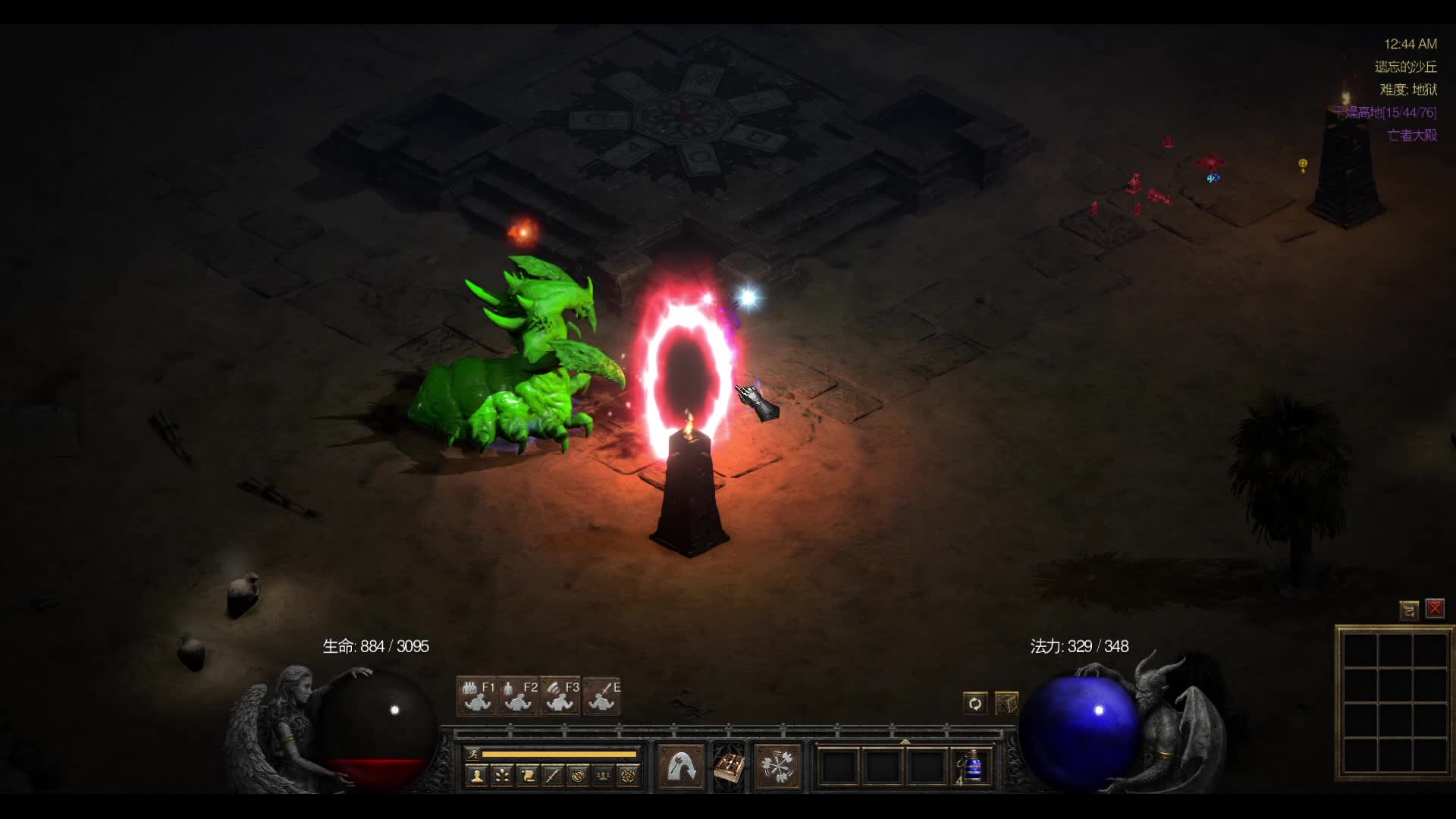Open the skill tree mini-menu button

pos(502,776)
